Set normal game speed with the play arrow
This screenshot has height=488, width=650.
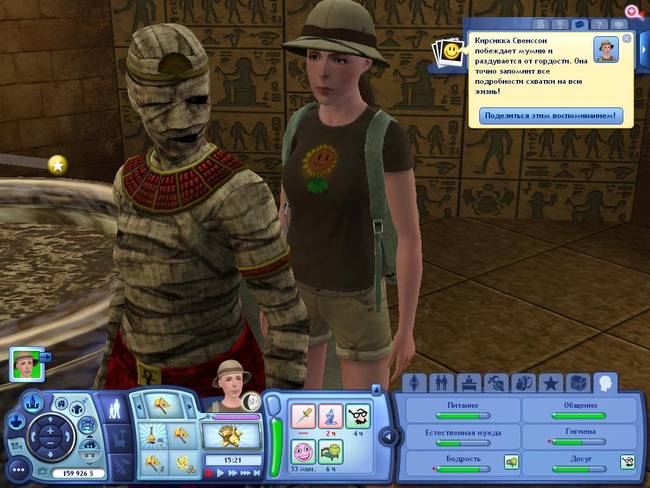[x=220, y=472]
